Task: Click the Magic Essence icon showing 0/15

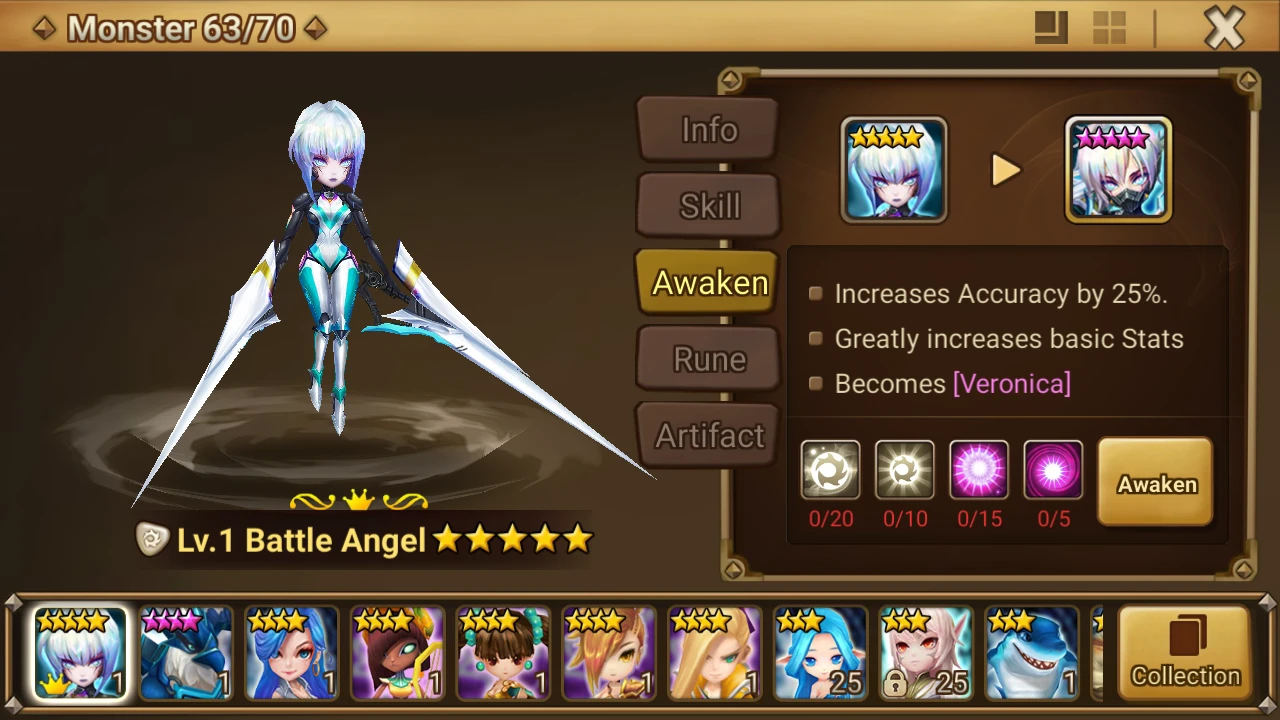Action: [979, 469]
